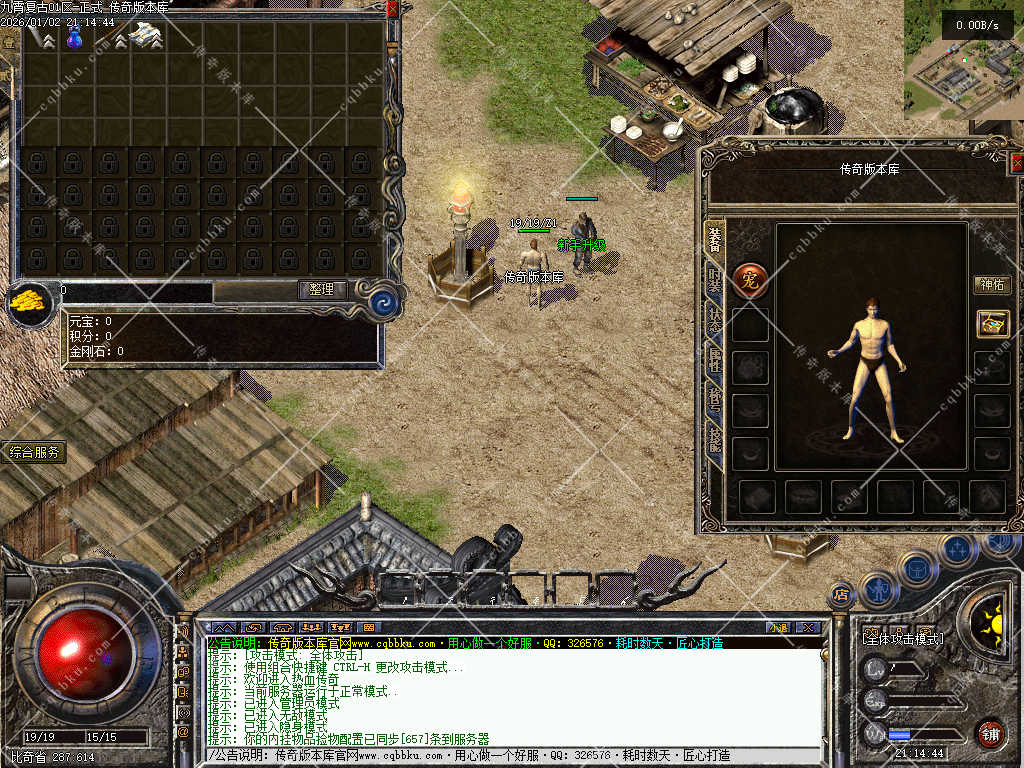Click the red 宠 pet button

click(749, 281)
